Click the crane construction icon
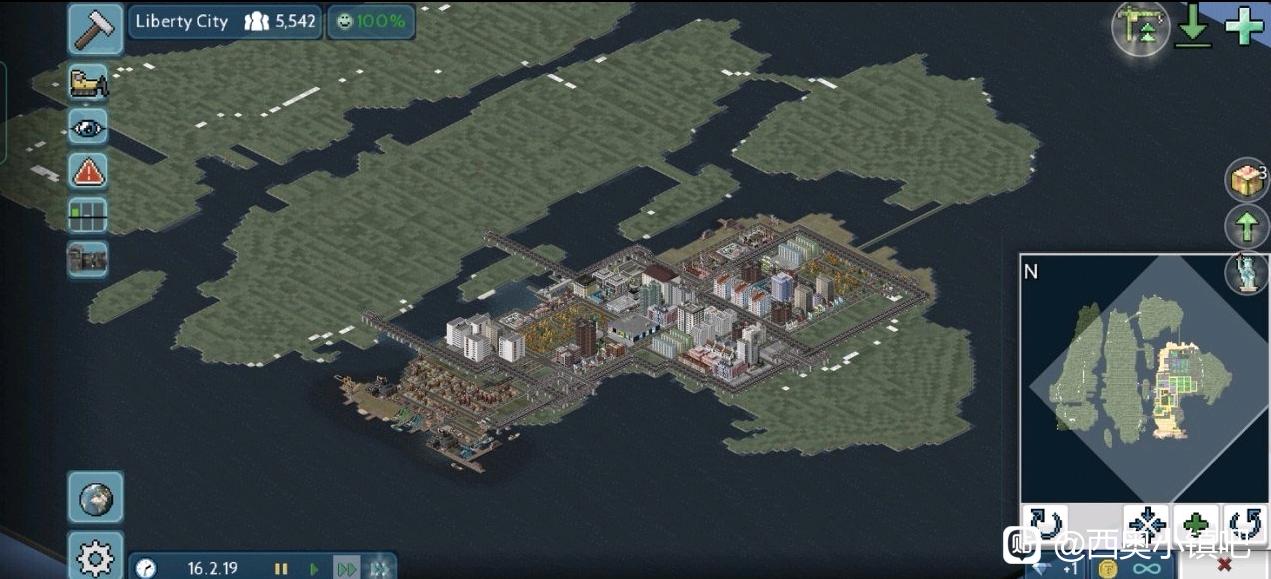 pos(1140,27)
